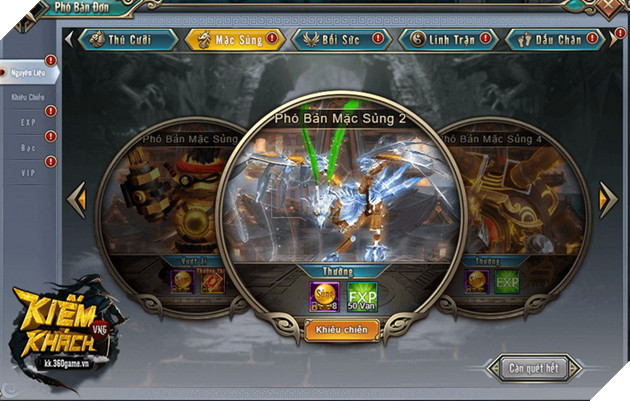The height and width of the screenshot is (401, 630).
Task: Open the Khiêu Chiến side tab
Action: pos(27,98)
